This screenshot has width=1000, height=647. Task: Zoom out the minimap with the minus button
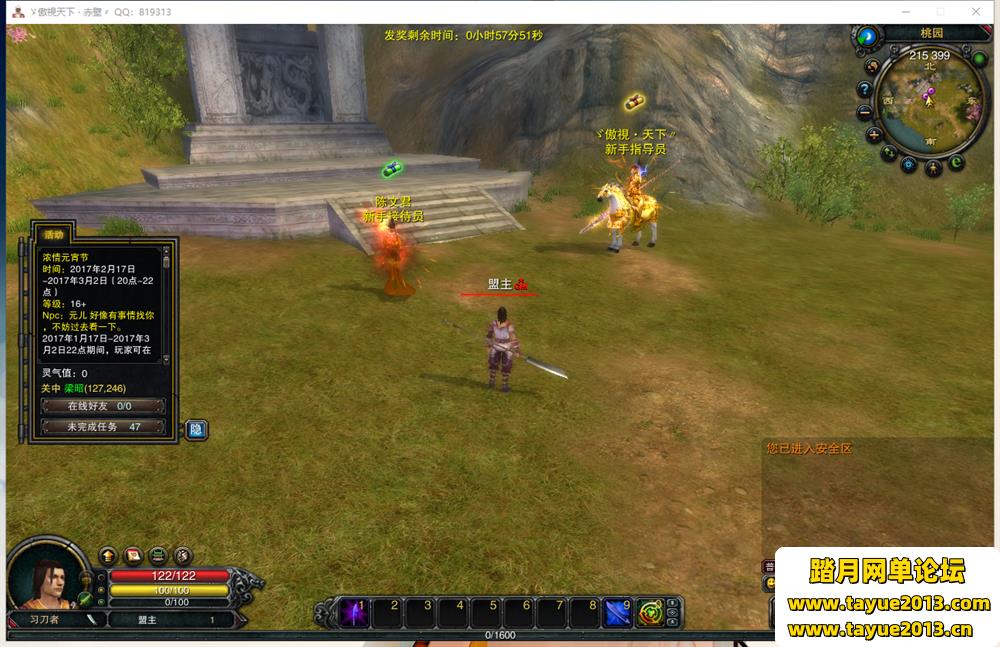click(866, 111)
